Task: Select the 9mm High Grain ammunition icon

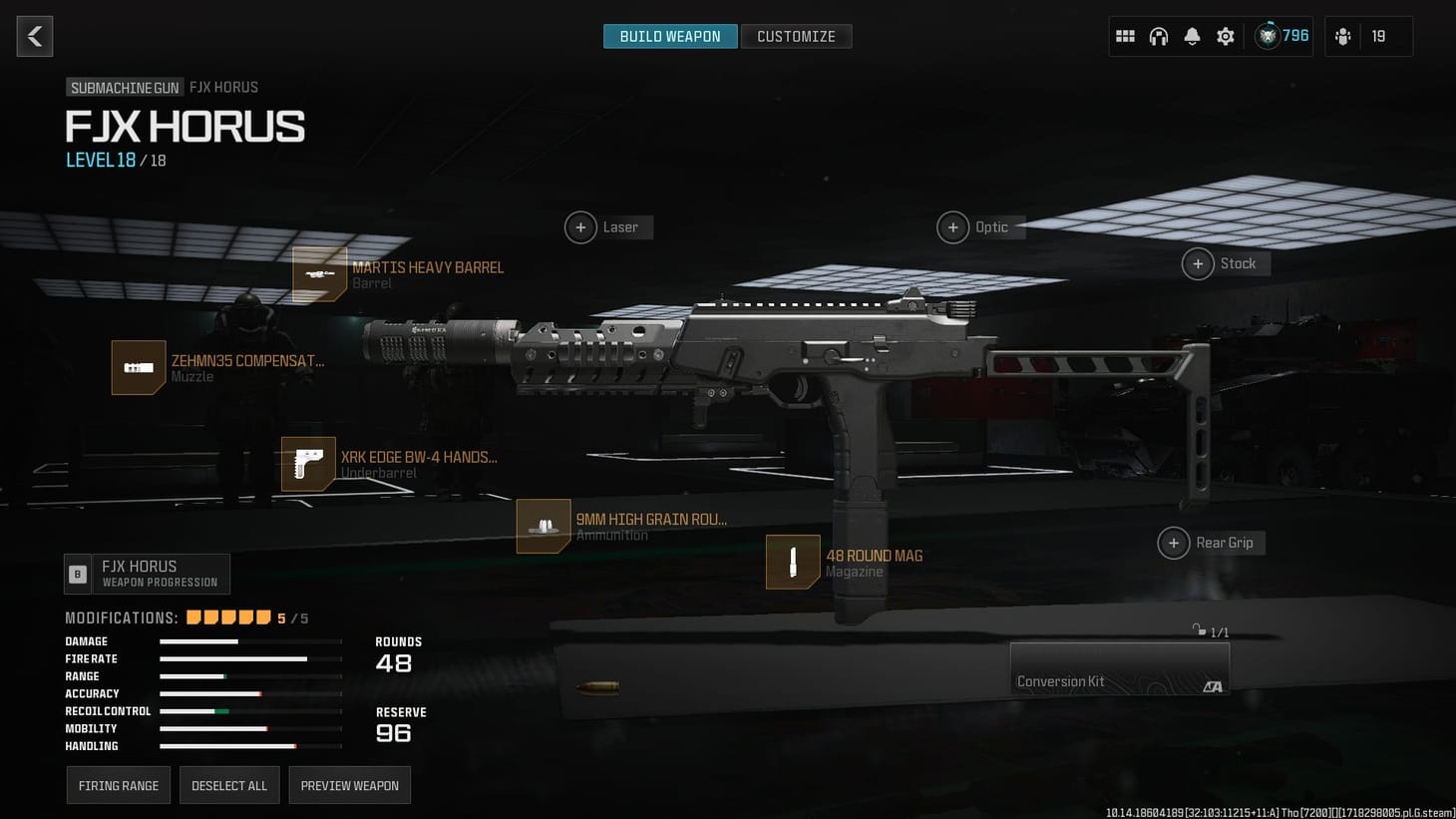Action: pyautogui.click(x=544, y=526)
